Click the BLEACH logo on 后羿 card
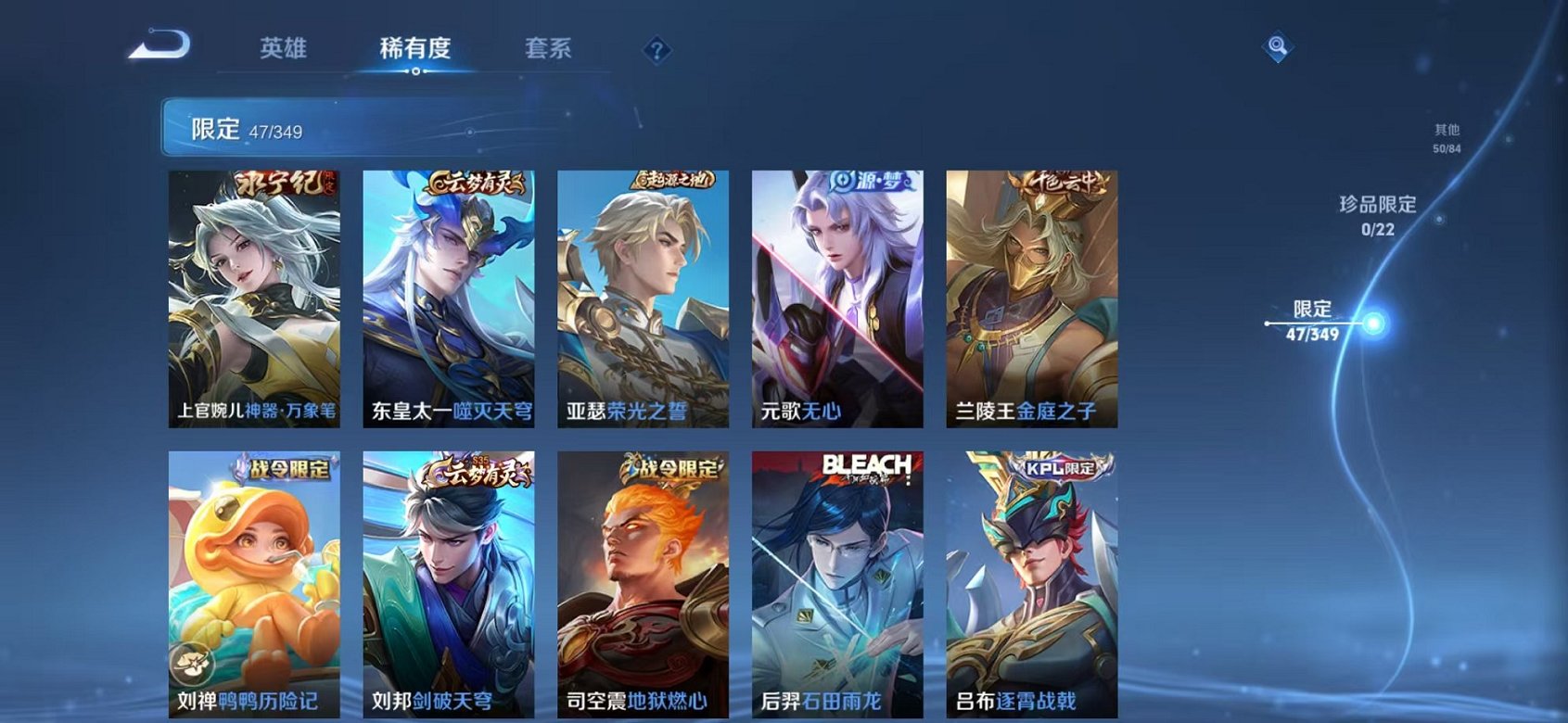This screenshot has height=723, width=1568. click(866, 464)
